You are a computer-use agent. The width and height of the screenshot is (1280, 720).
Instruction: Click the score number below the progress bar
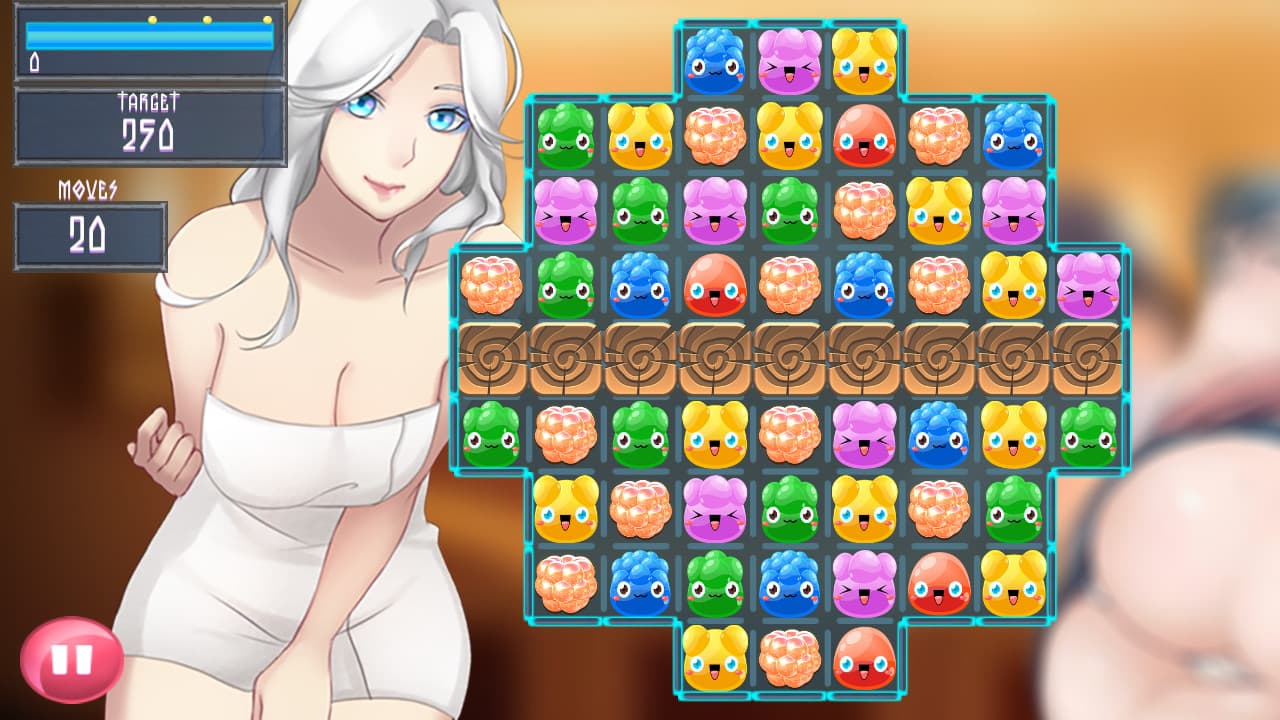pyautogui.click(x=35, y=62)
